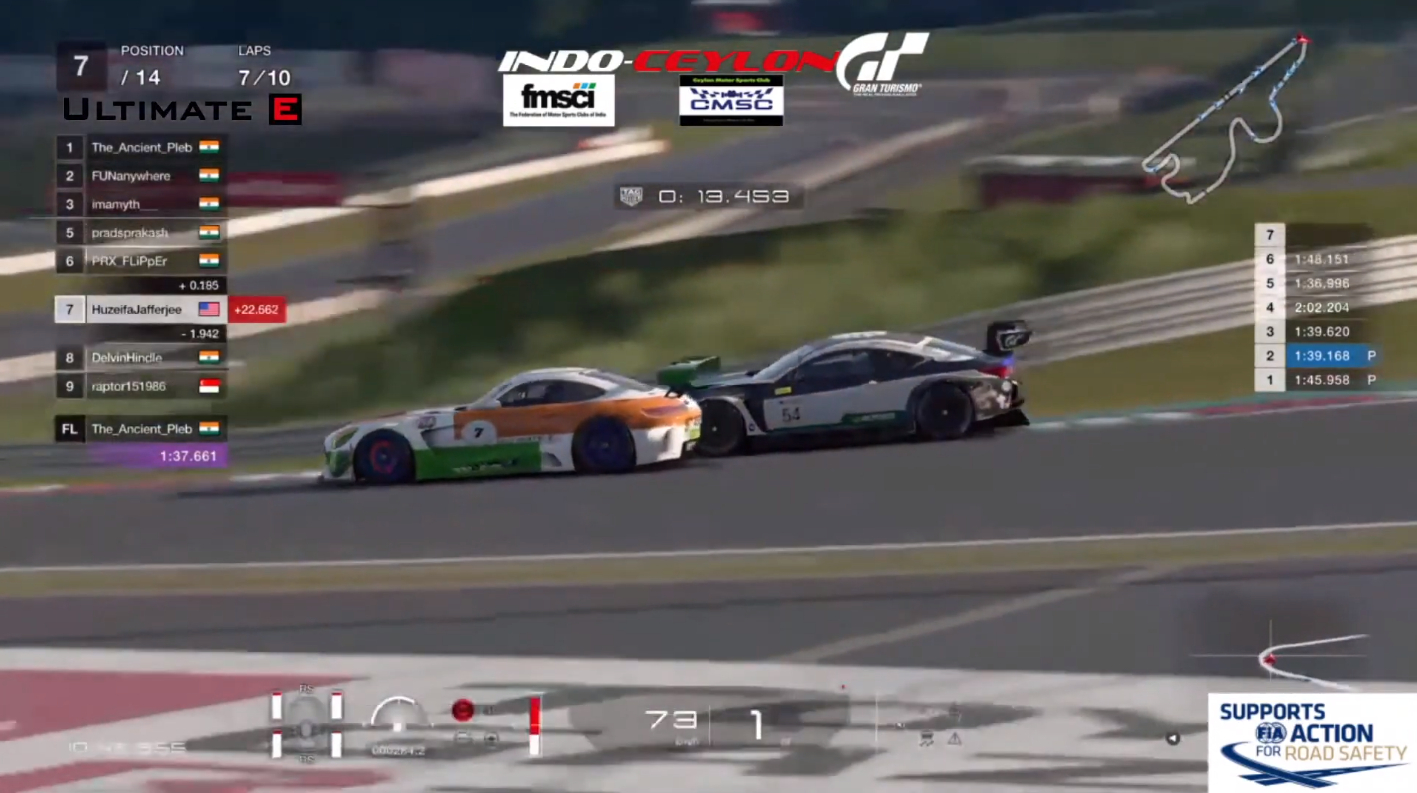Select PRX_FLiPpEr's leaderboard entry

coord(140,261)
